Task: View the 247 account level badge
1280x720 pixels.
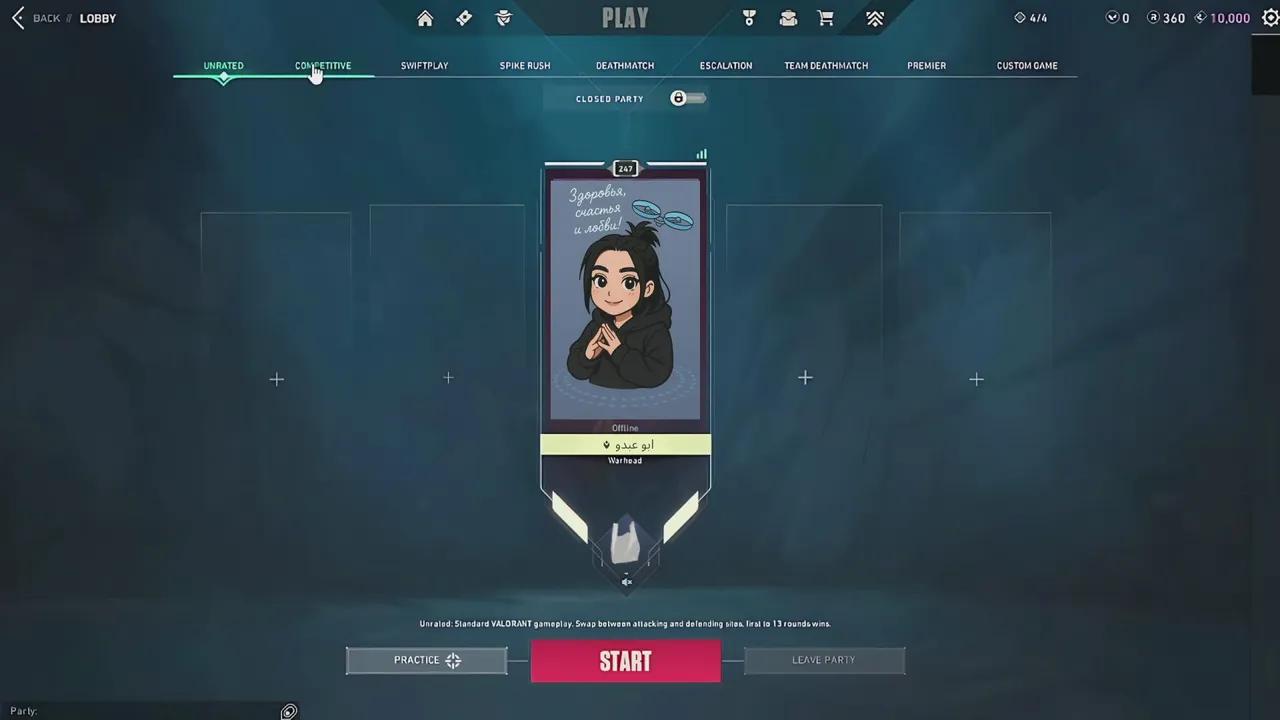Action: [x=625, y=168]
